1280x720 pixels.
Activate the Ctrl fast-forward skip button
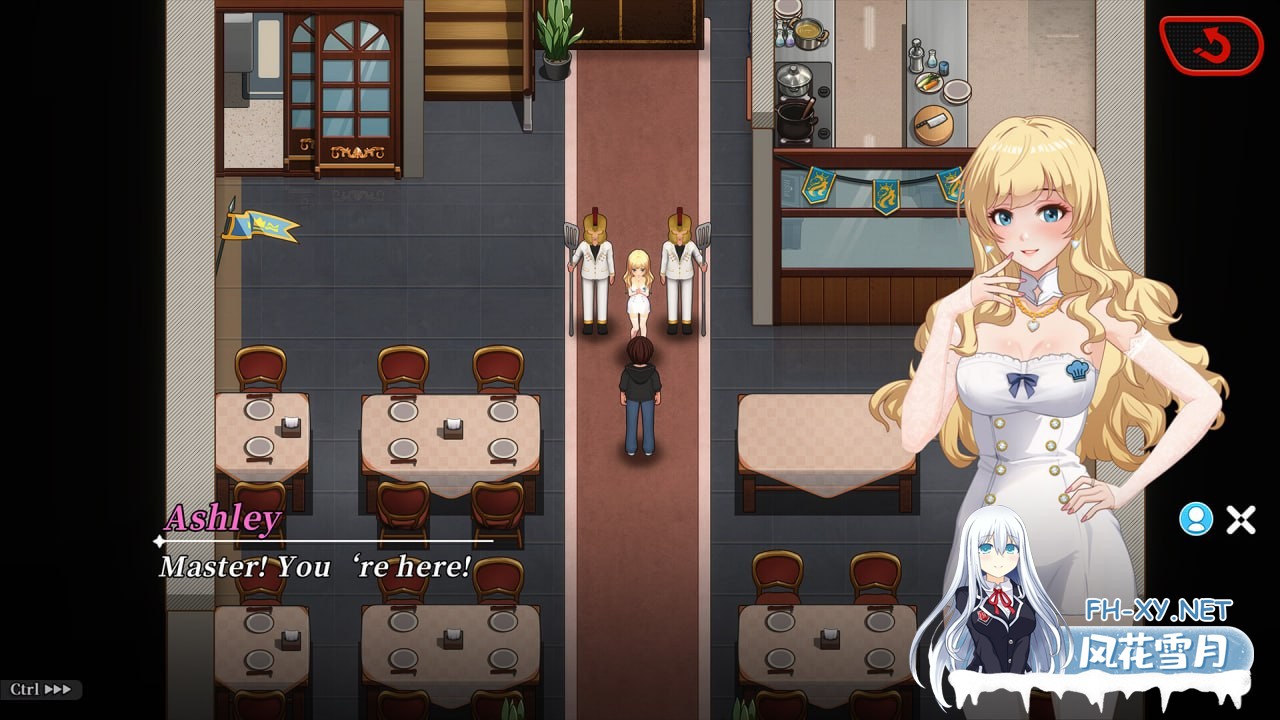pos(41,689)
